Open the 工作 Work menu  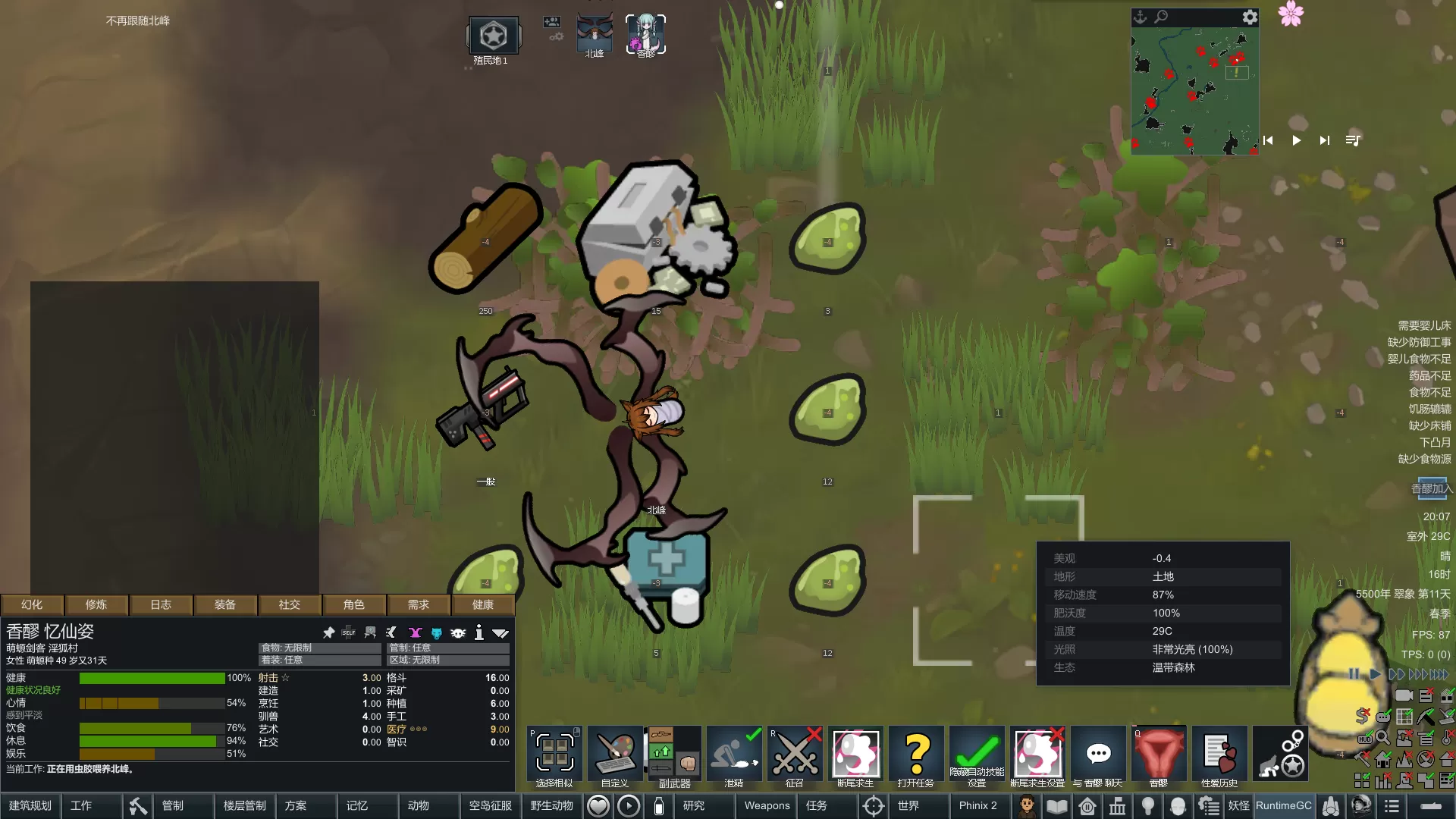[81, 805]
